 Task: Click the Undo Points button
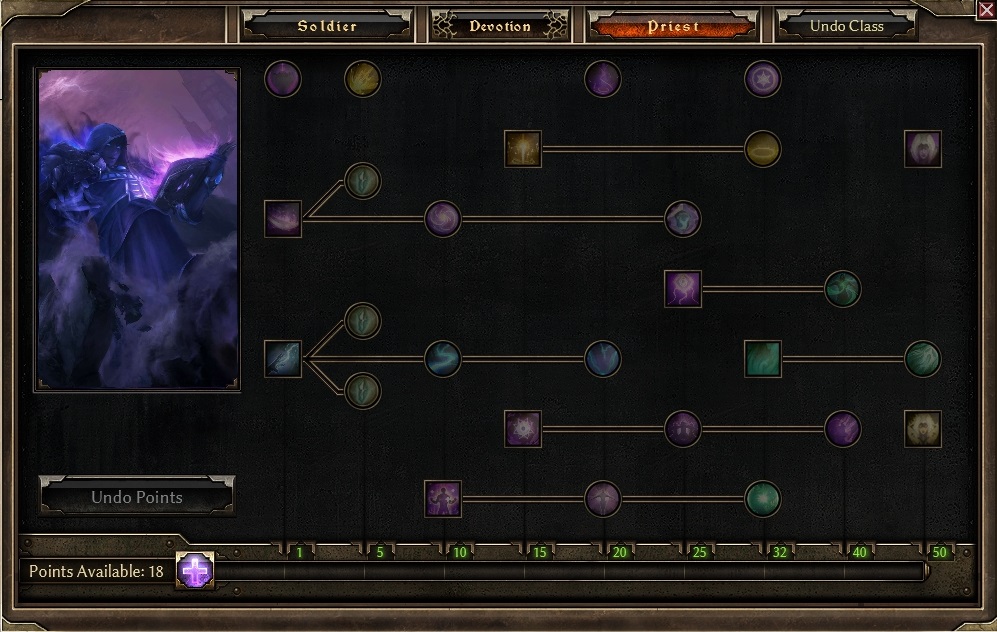137,497
